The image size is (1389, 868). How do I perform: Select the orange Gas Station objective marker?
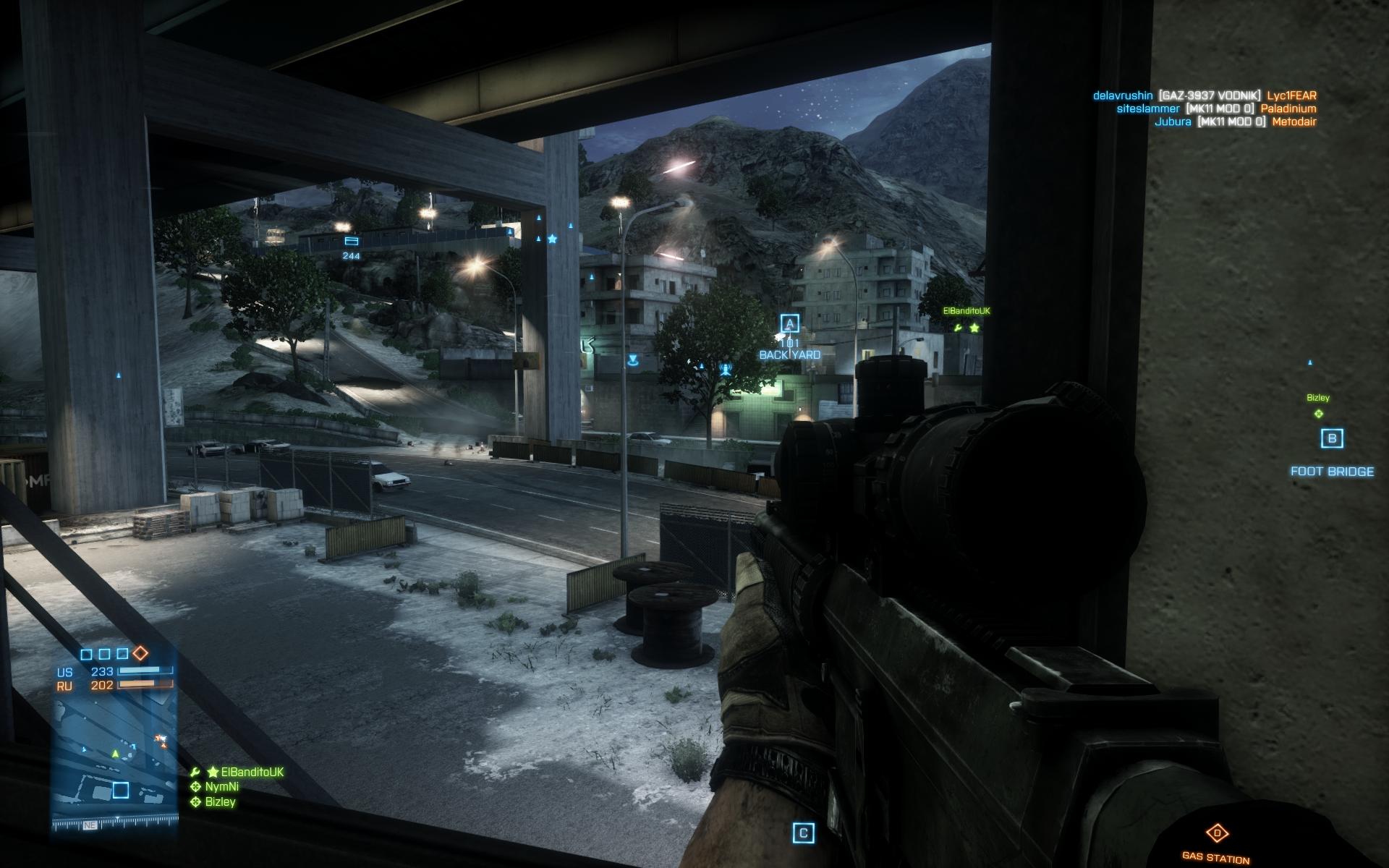1217,833
